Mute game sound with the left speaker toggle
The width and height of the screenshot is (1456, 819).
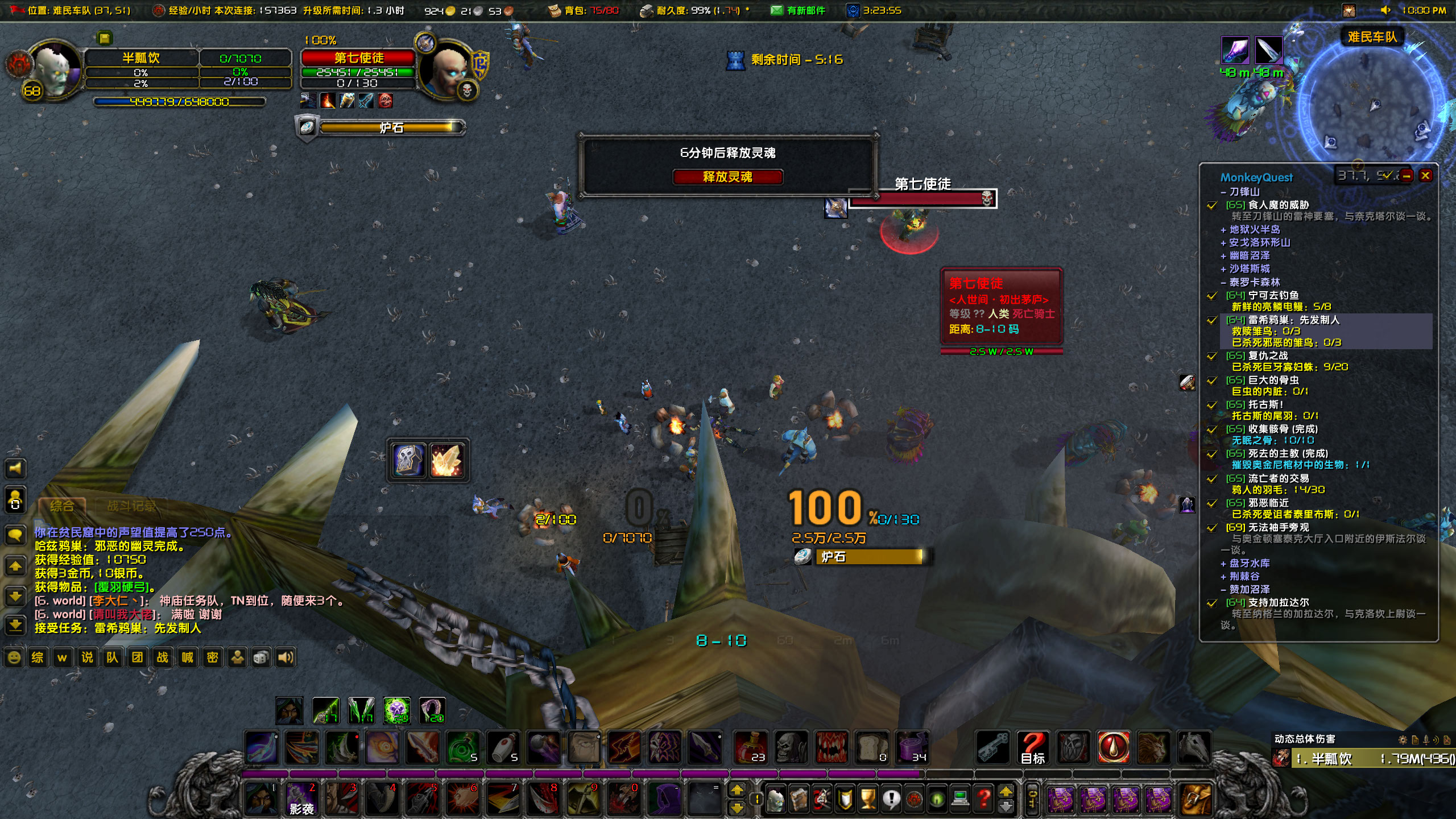tap(15, 469)
